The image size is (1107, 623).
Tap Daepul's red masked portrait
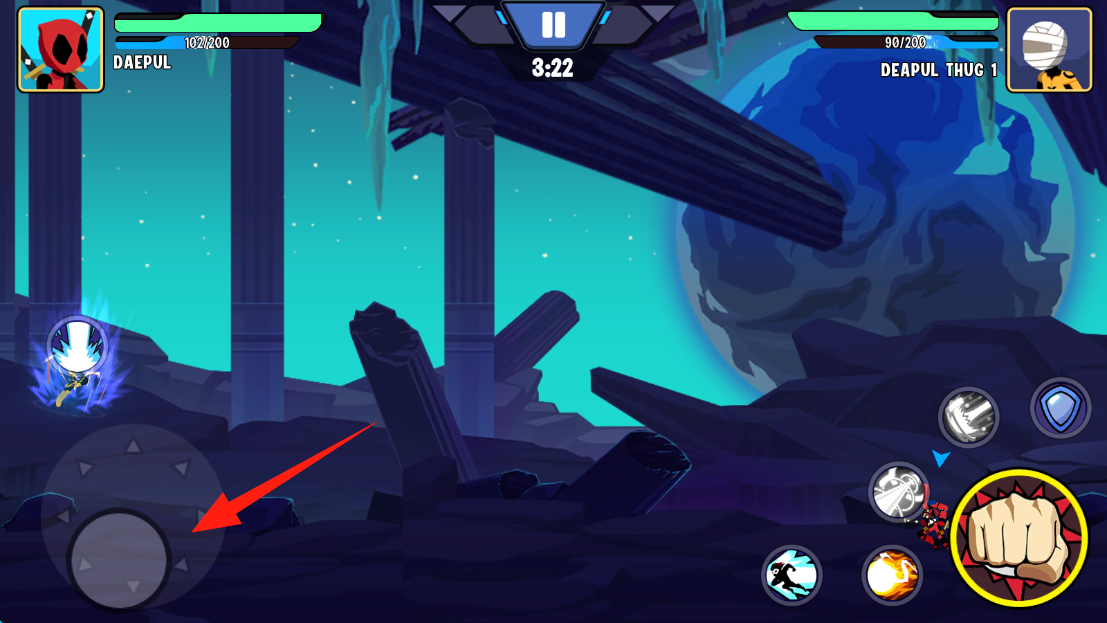pos(61,50)
